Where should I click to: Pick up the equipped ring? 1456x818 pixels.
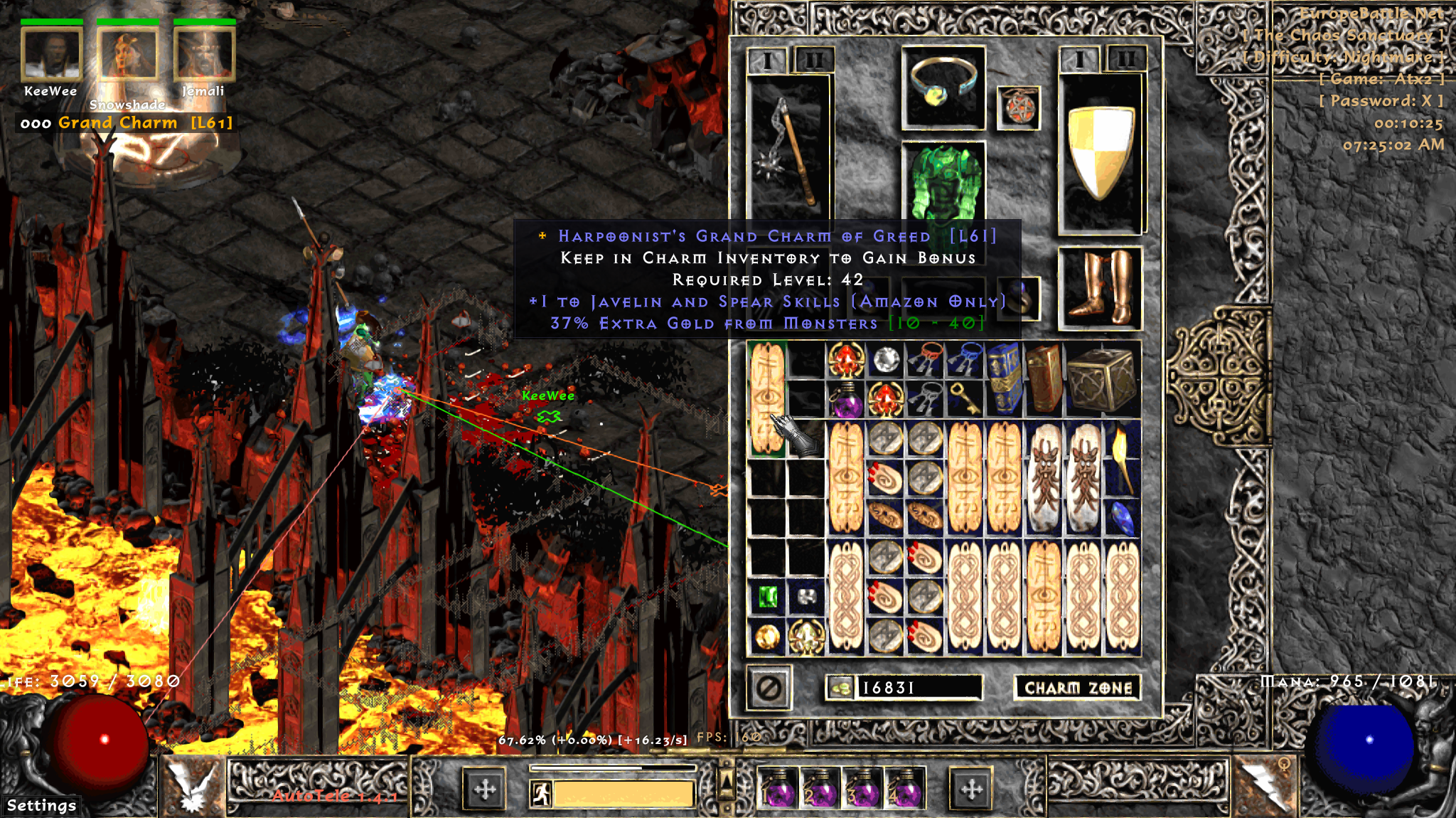[x=943, y=87]
